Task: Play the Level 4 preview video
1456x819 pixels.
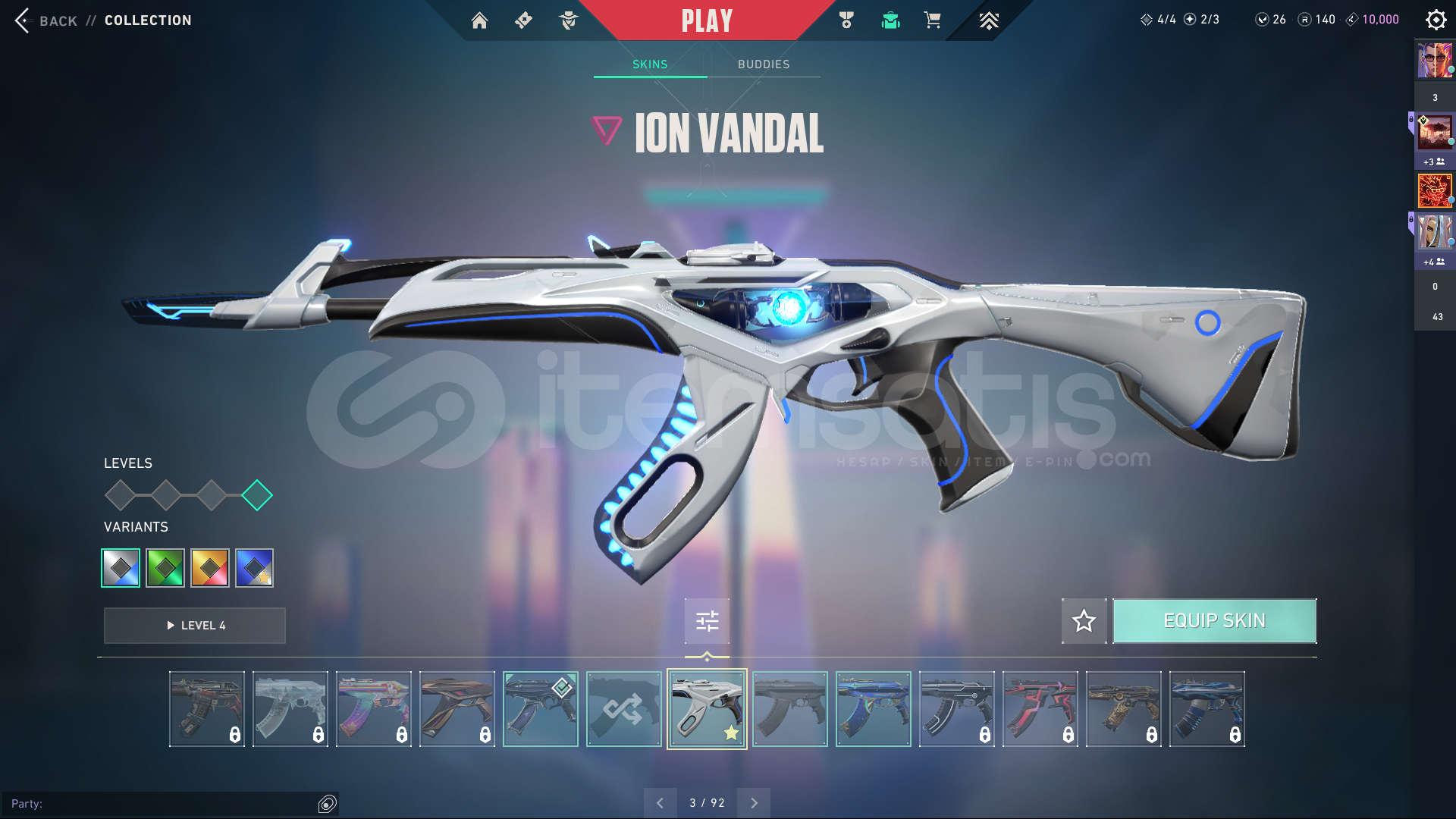Action: tap(195, 626)
